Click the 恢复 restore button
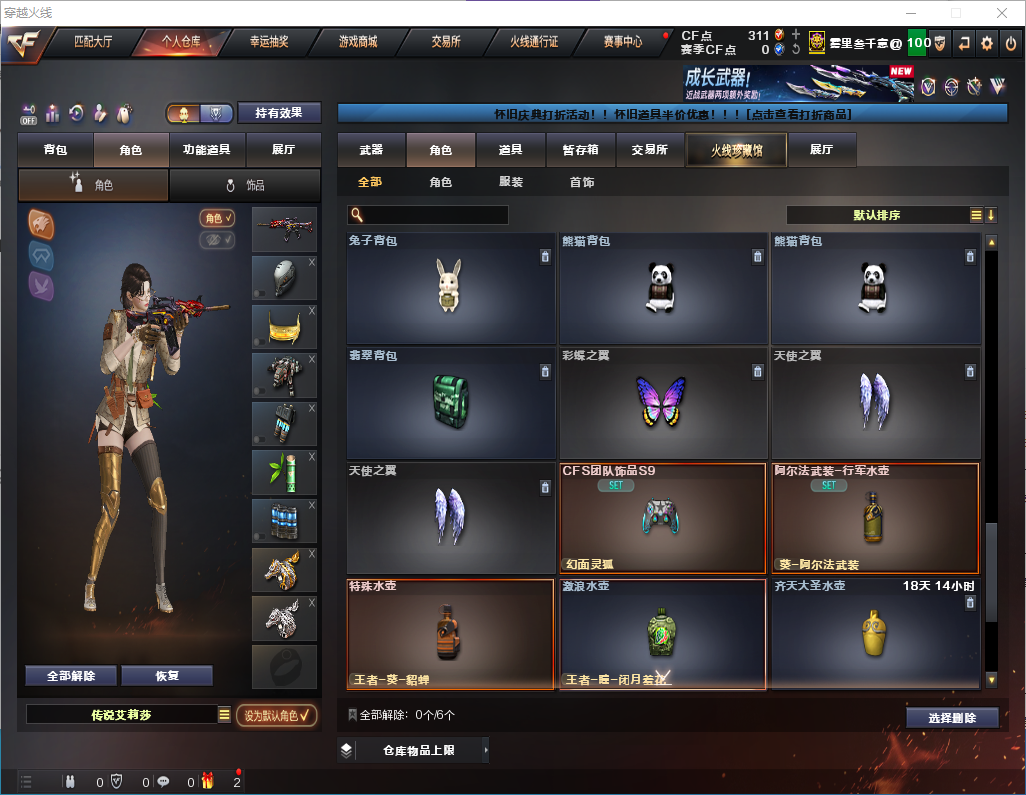1026x795 pixels. click(x=167, y=675)
